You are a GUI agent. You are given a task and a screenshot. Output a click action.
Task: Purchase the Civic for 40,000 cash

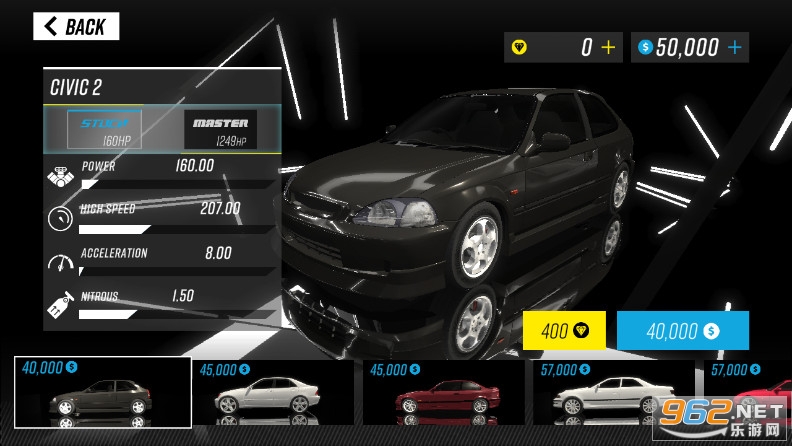tap(682, 330)
